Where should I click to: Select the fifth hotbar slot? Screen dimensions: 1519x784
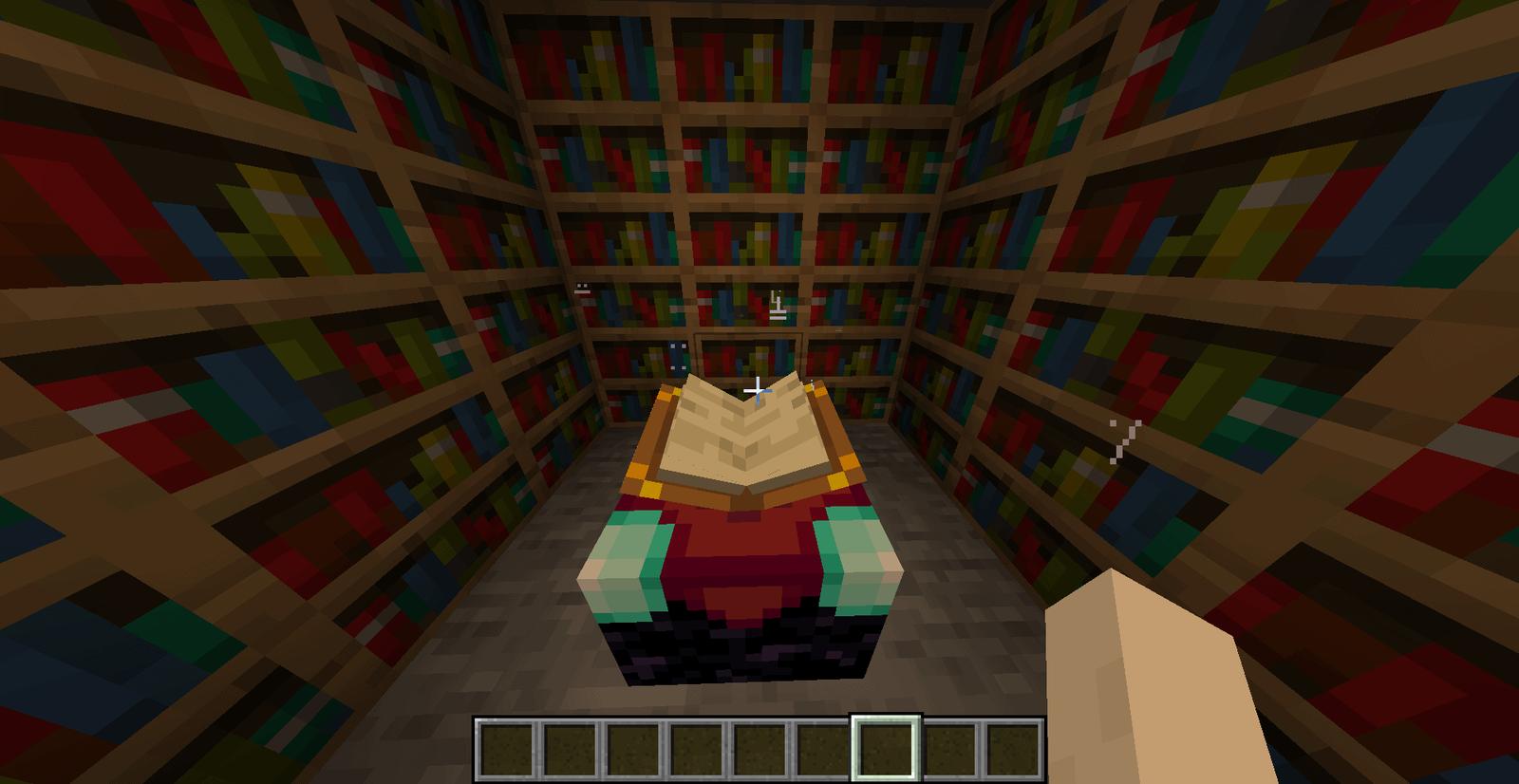coord(759,746)
